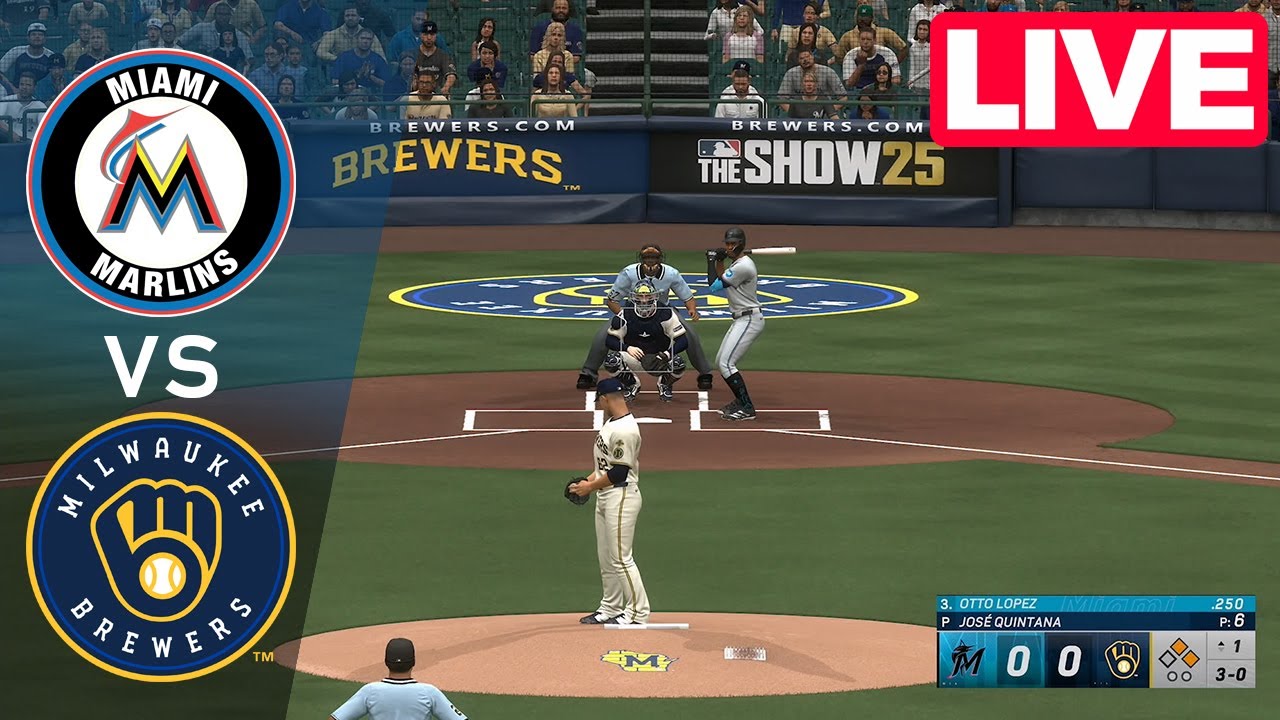
Task: Expand the inning stepper arrows next to 1
Action: pos(1221,645)
